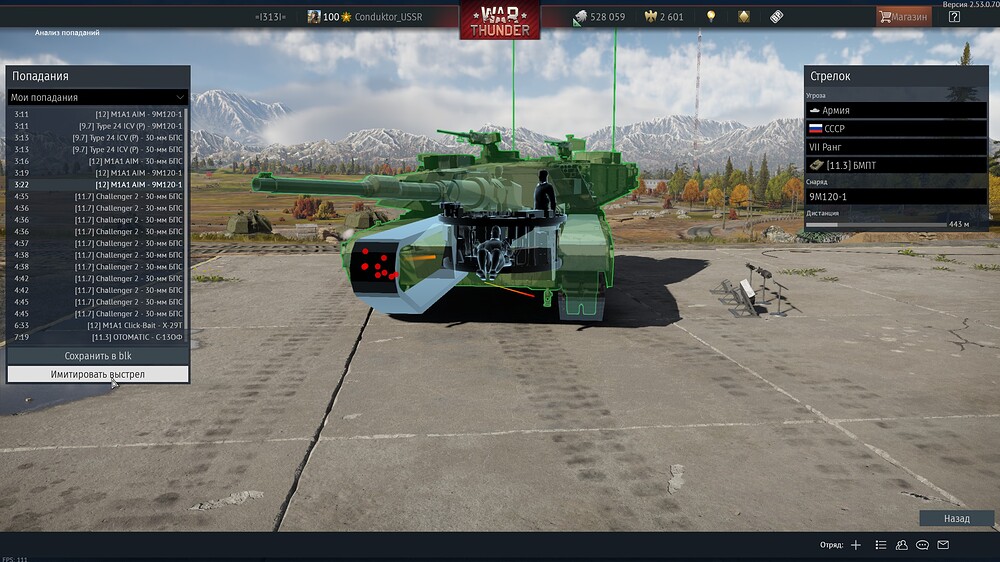Open the help question mark icon
This screenshot has width=1000, height=562.
point(954,17)
